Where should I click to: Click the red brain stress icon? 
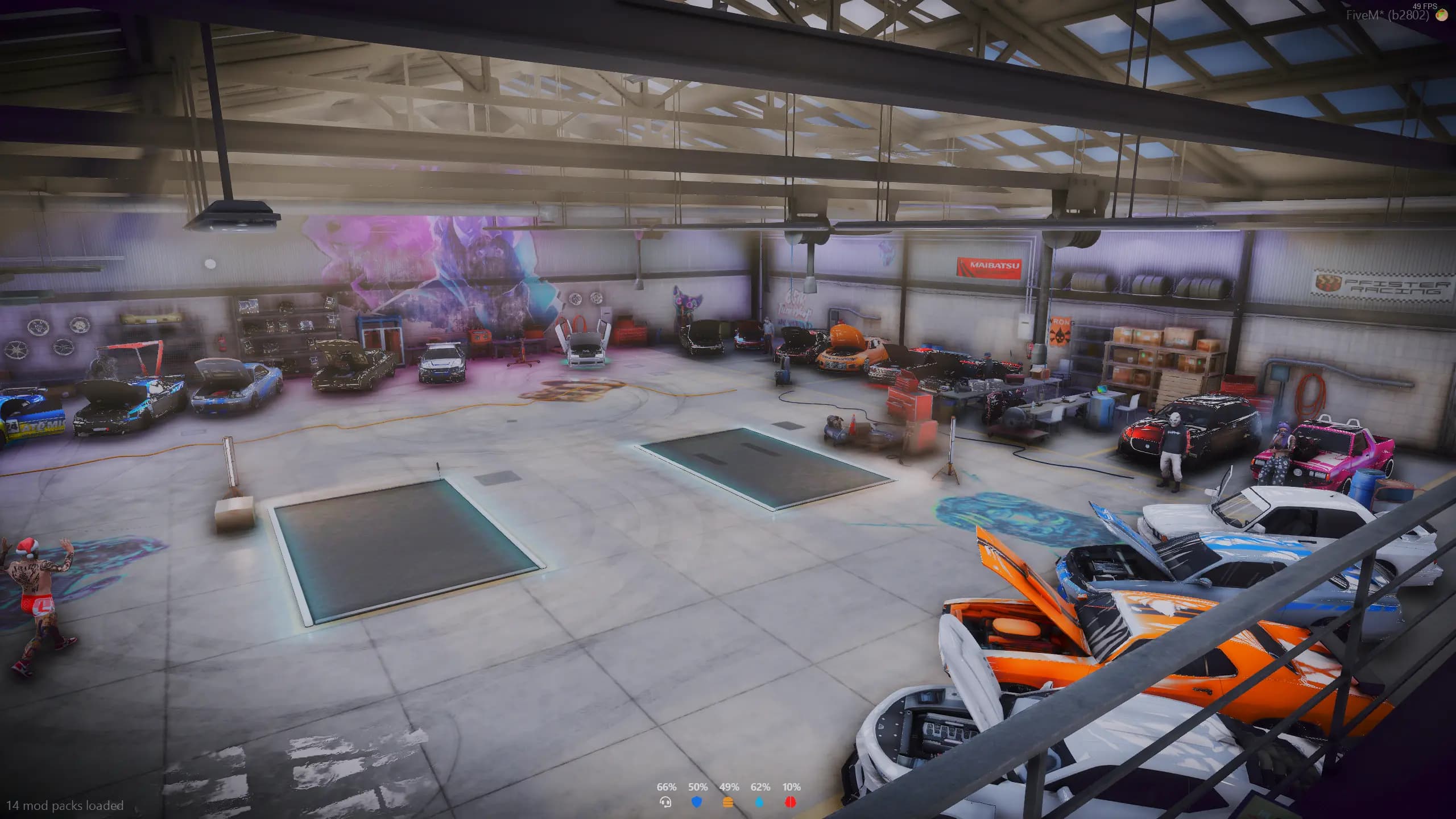tap(791, 802)
